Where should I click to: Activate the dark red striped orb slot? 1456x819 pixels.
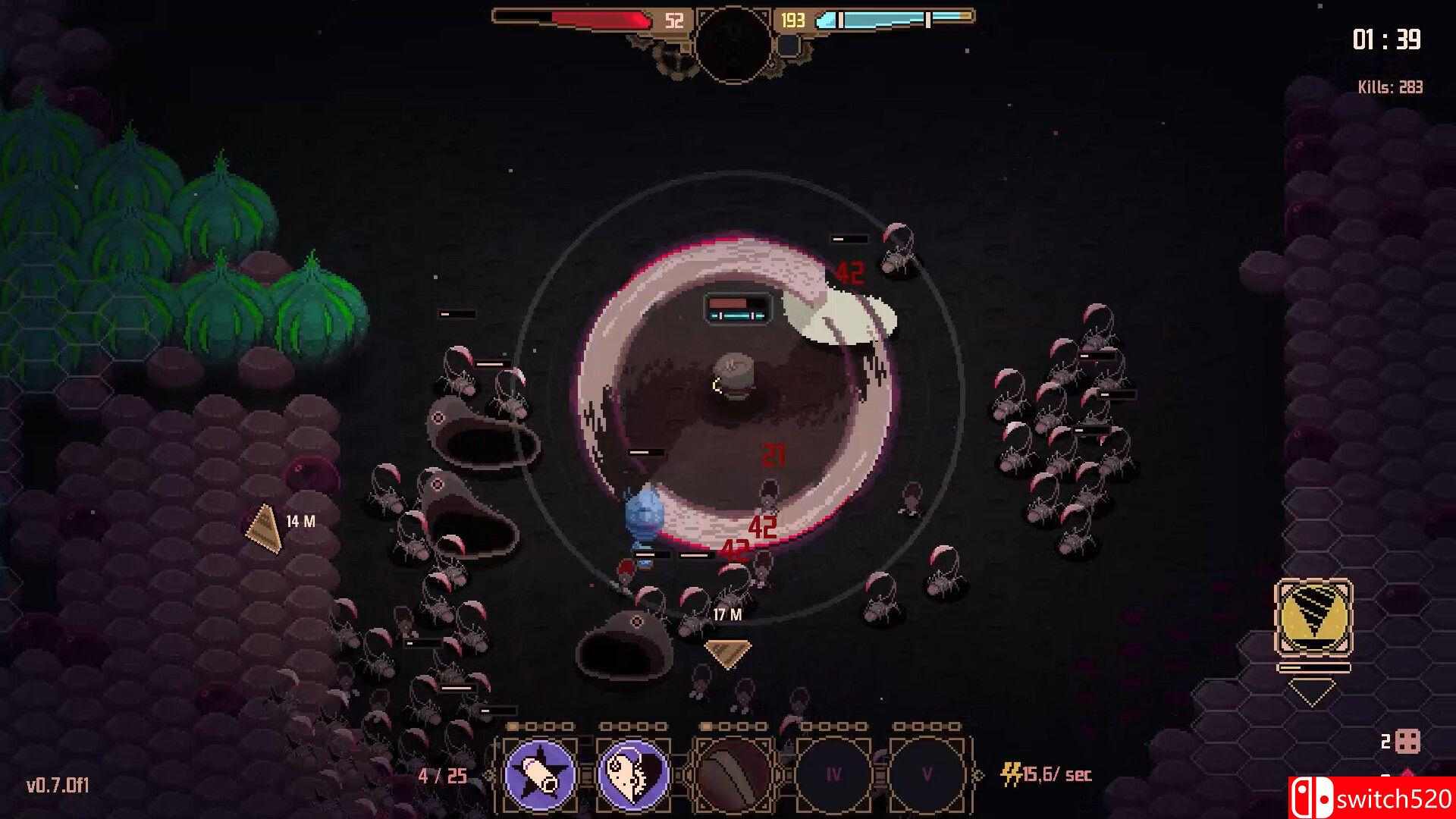(731, 774)
